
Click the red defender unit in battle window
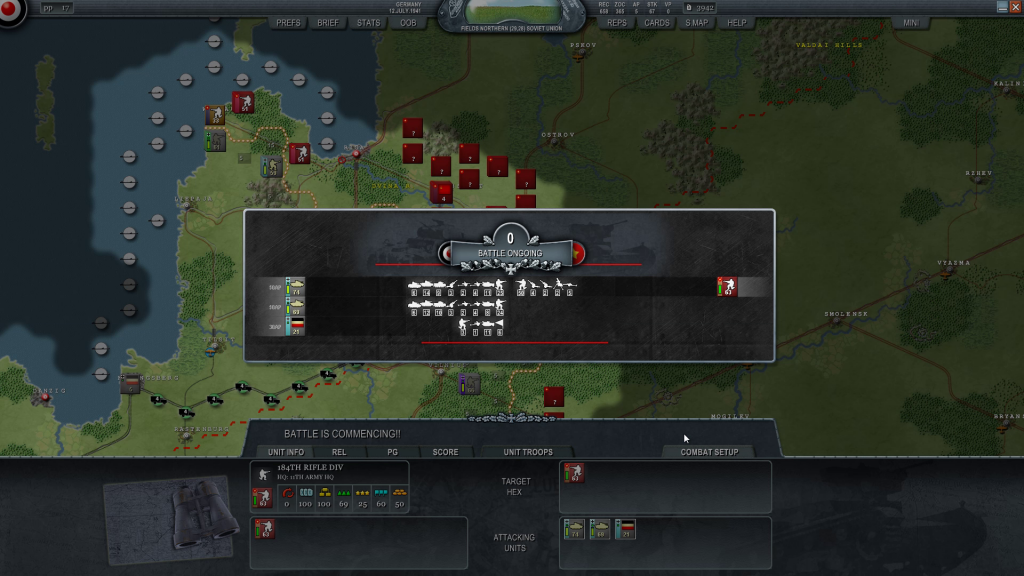pos(727,287)
